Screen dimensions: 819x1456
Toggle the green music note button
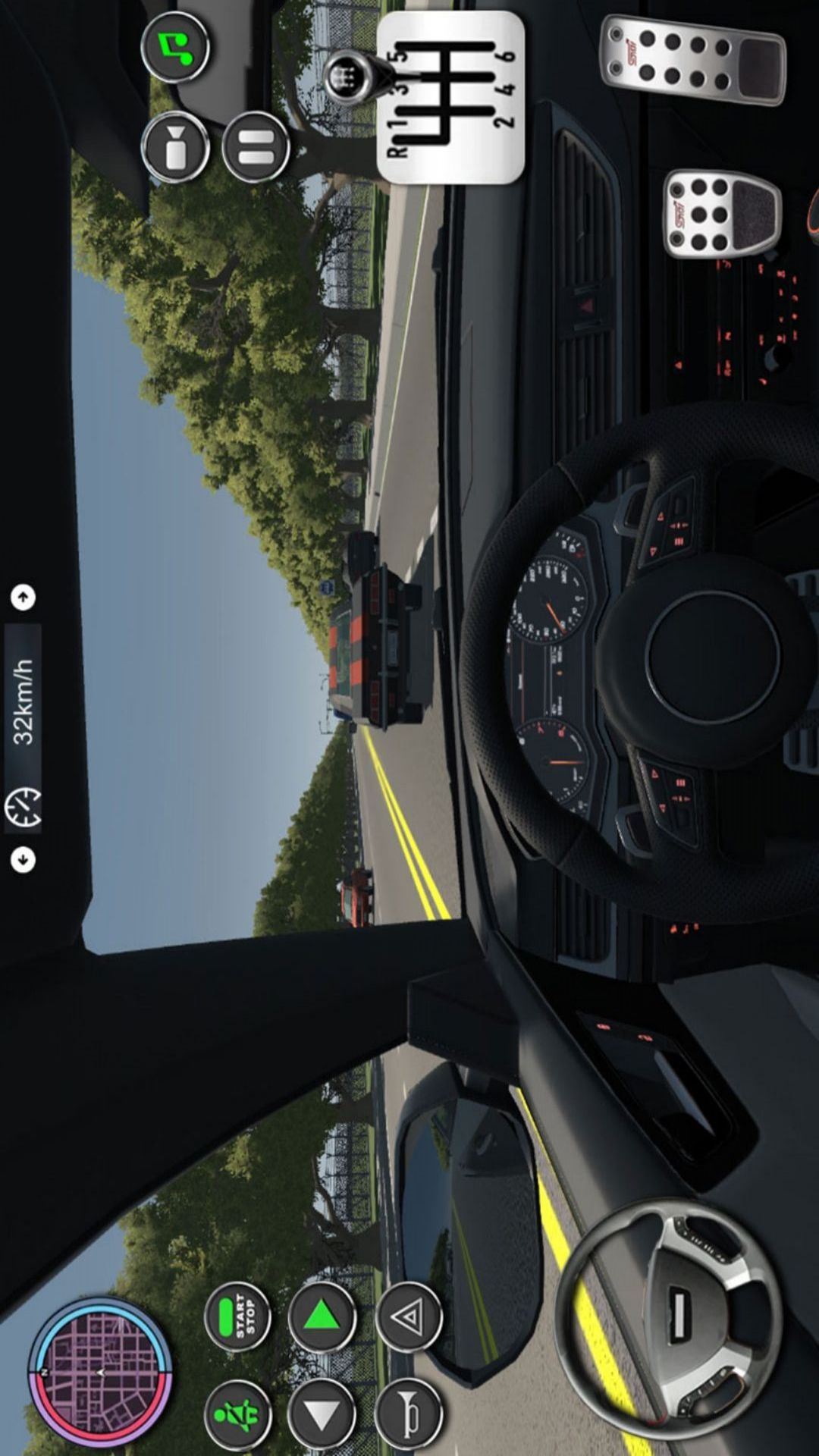pos(175,47)
